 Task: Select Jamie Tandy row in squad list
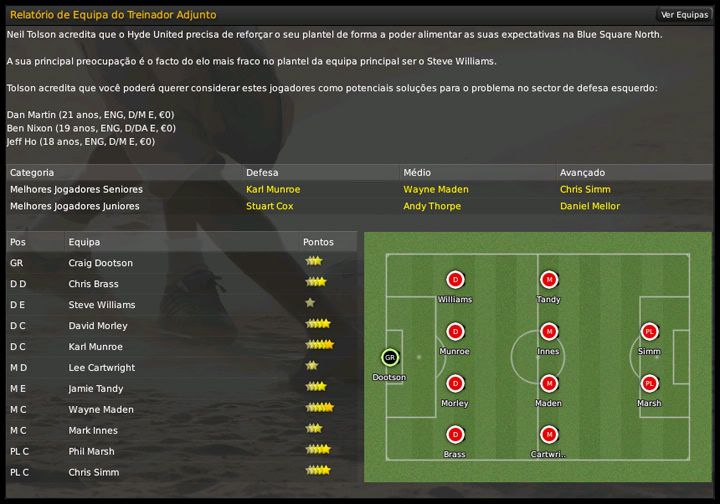(97, 389)
